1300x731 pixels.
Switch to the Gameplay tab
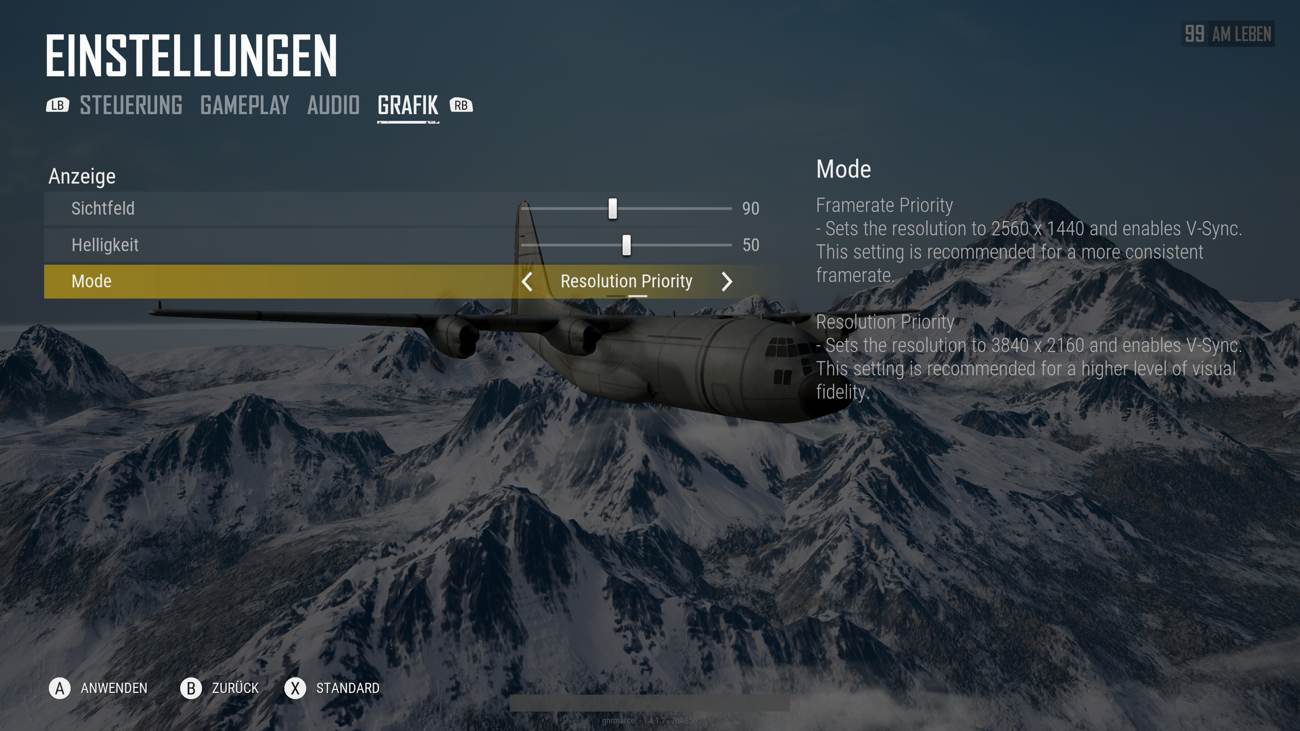pyautogui.click(x=244, y=104)
